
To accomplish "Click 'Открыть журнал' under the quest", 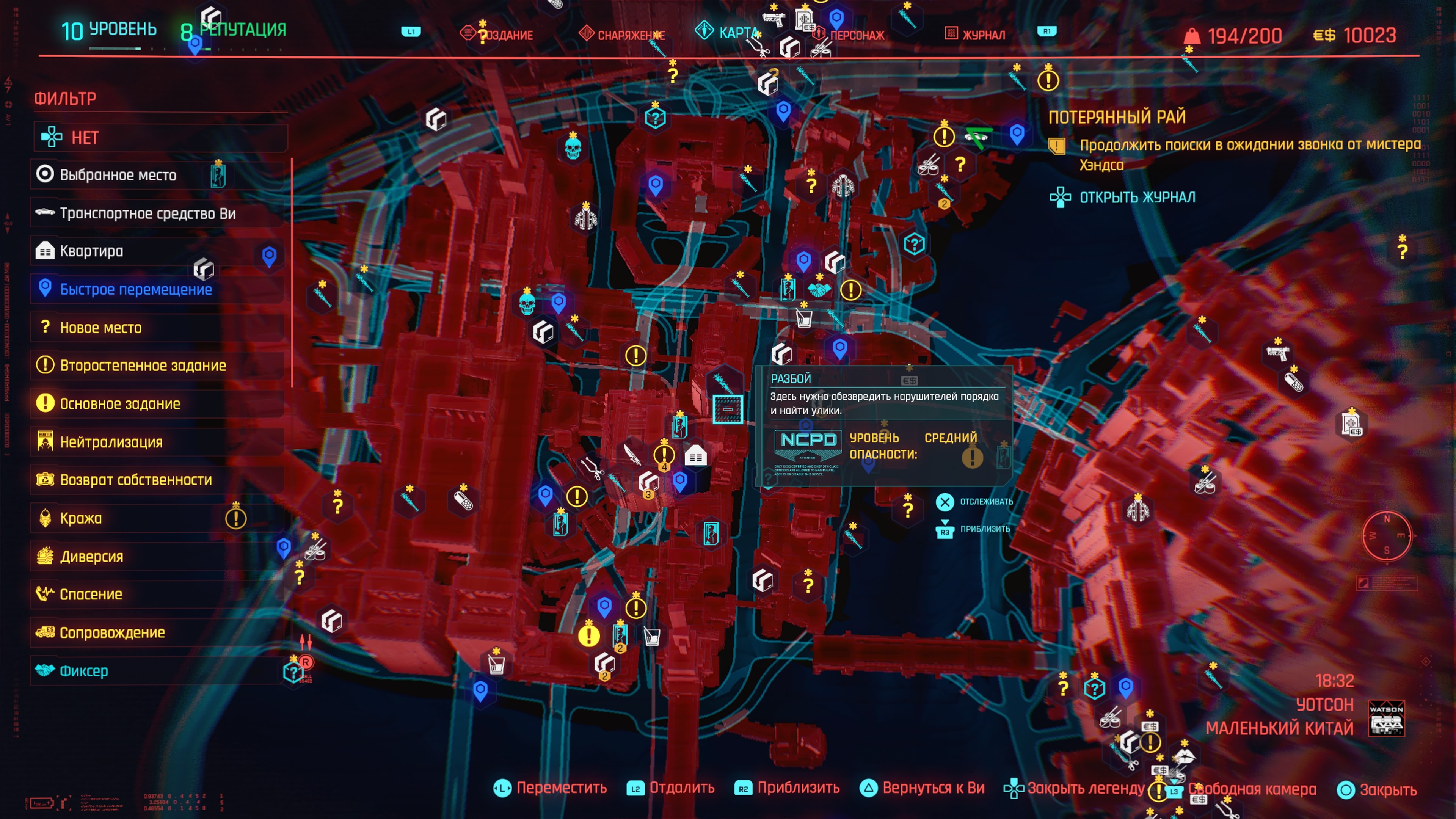I will [x=1137, y=197].
